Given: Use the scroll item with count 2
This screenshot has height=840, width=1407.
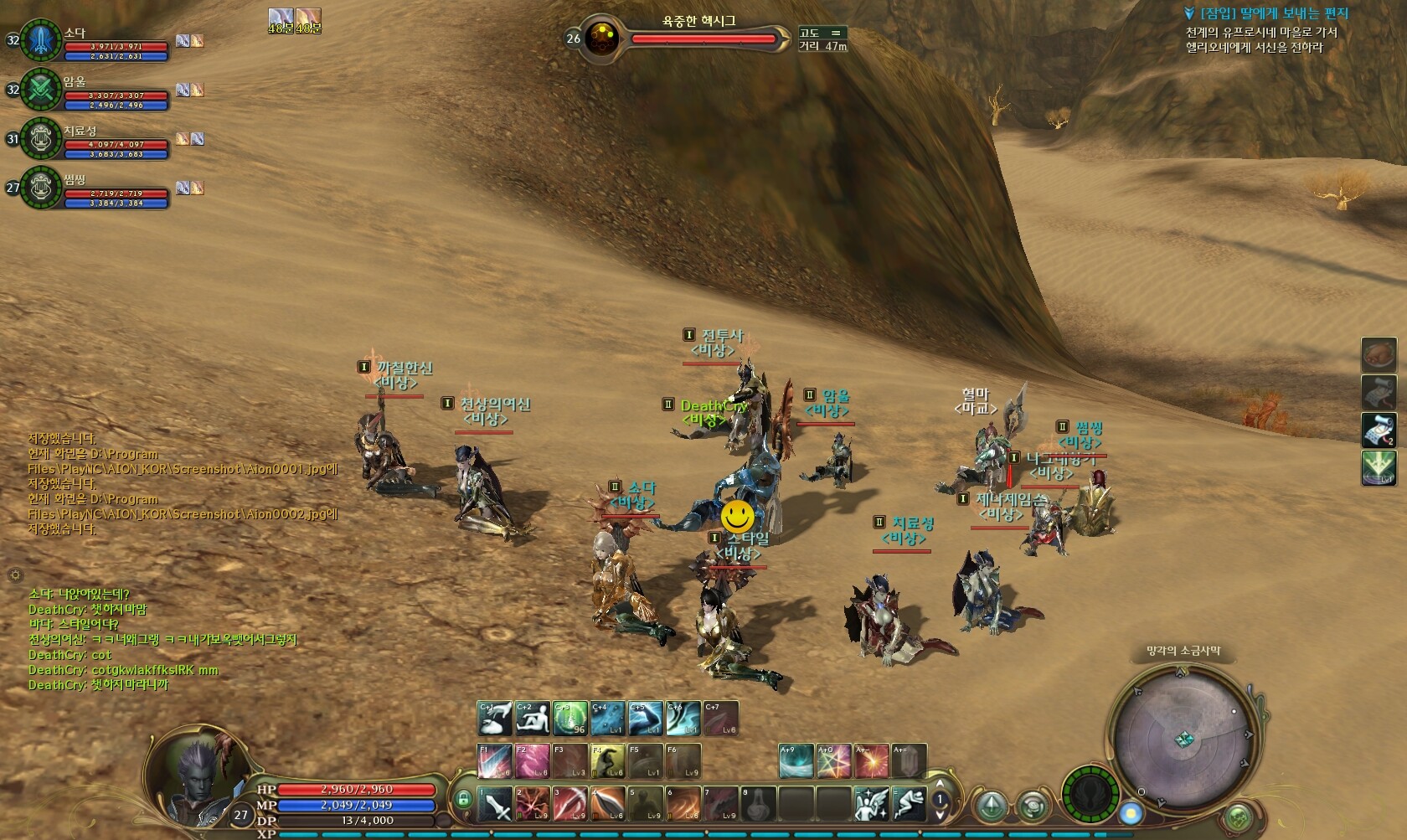Looking at the screenshot, I should (1379, 430).
